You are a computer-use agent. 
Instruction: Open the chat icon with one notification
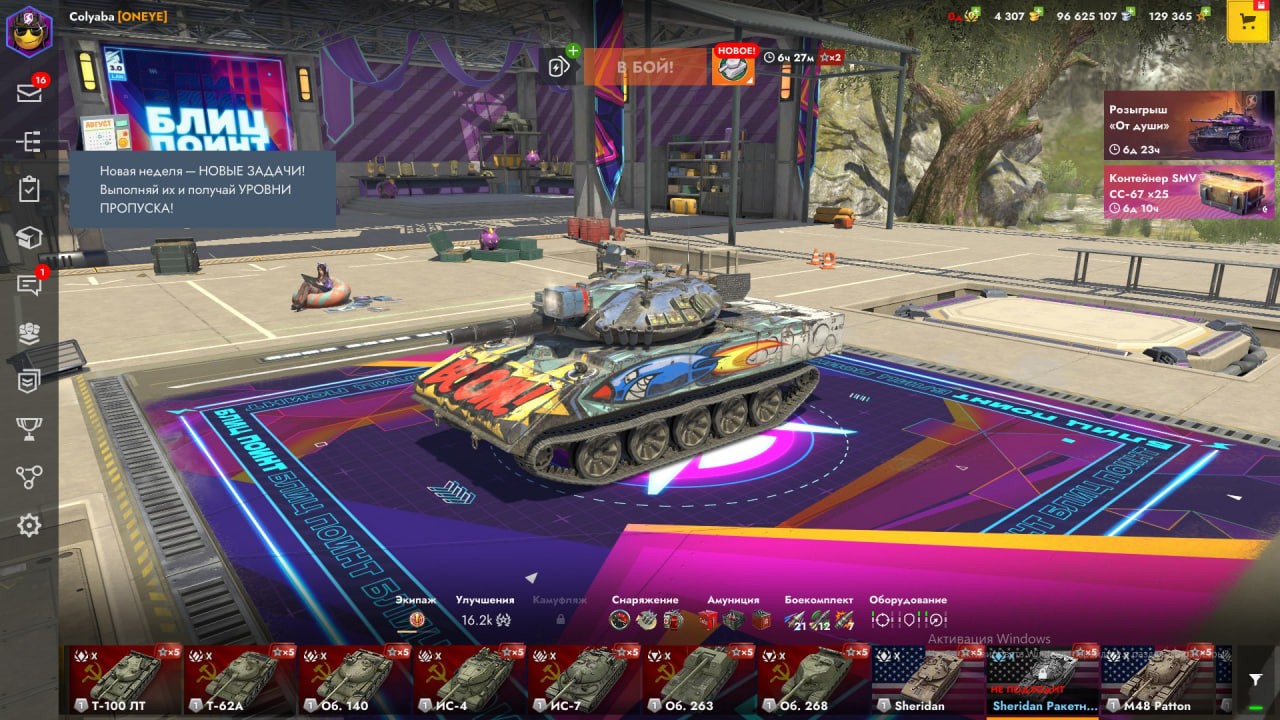(29, 285)
